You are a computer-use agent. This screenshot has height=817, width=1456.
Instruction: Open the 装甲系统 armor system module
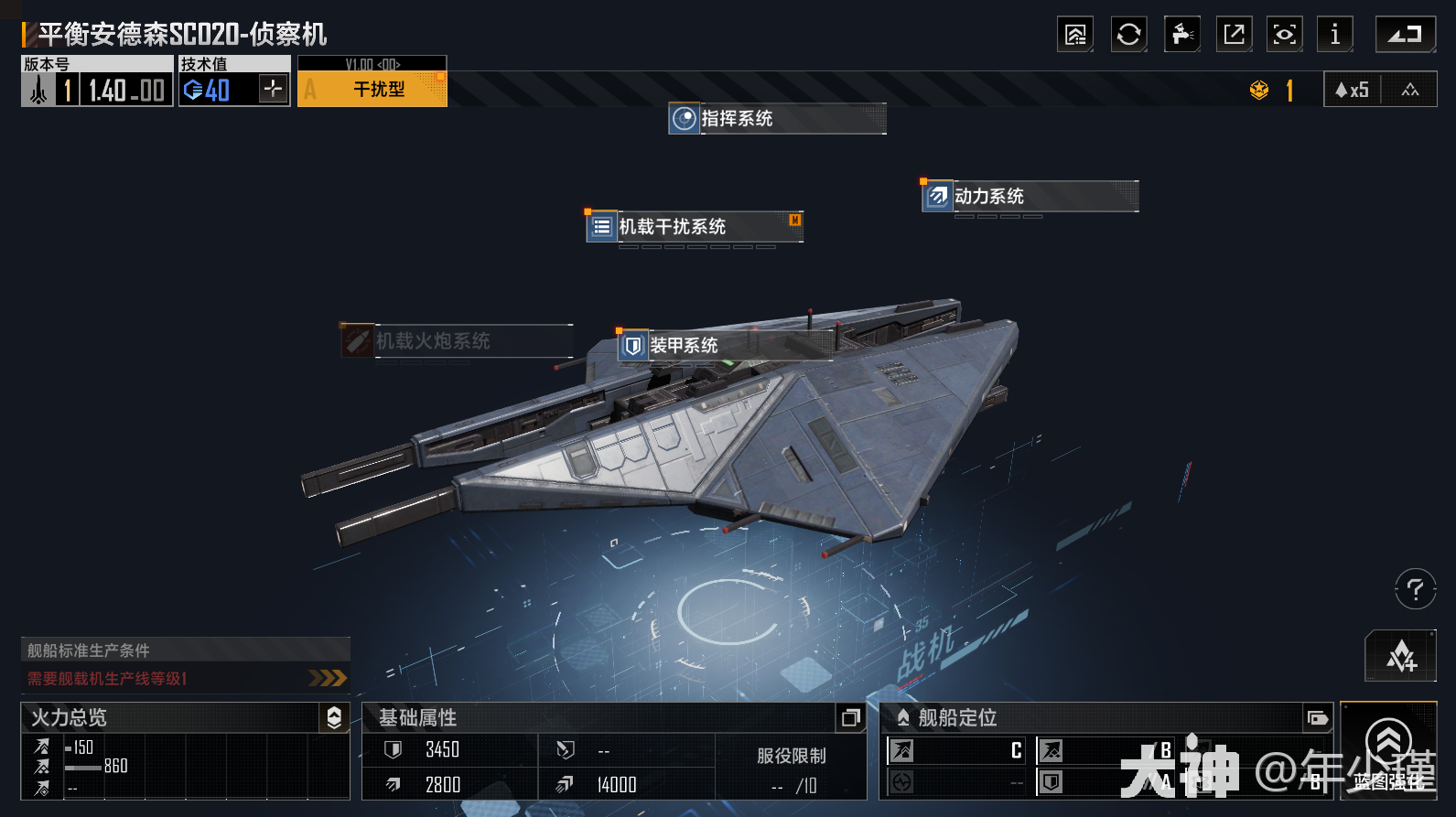pyautogui.click(x=723, y=346)
